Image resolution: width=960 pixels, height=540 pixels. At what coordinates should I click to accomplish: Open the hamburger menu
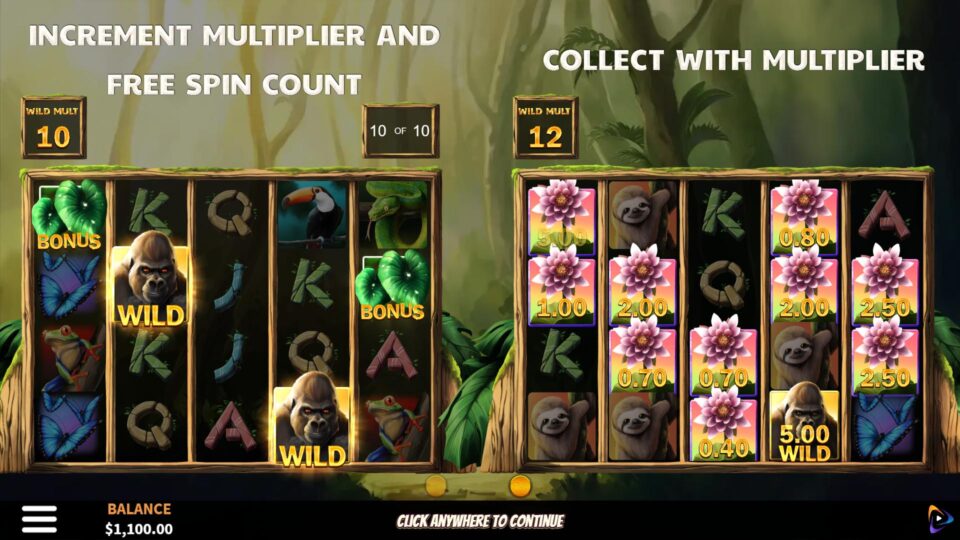tap(39, 518)
